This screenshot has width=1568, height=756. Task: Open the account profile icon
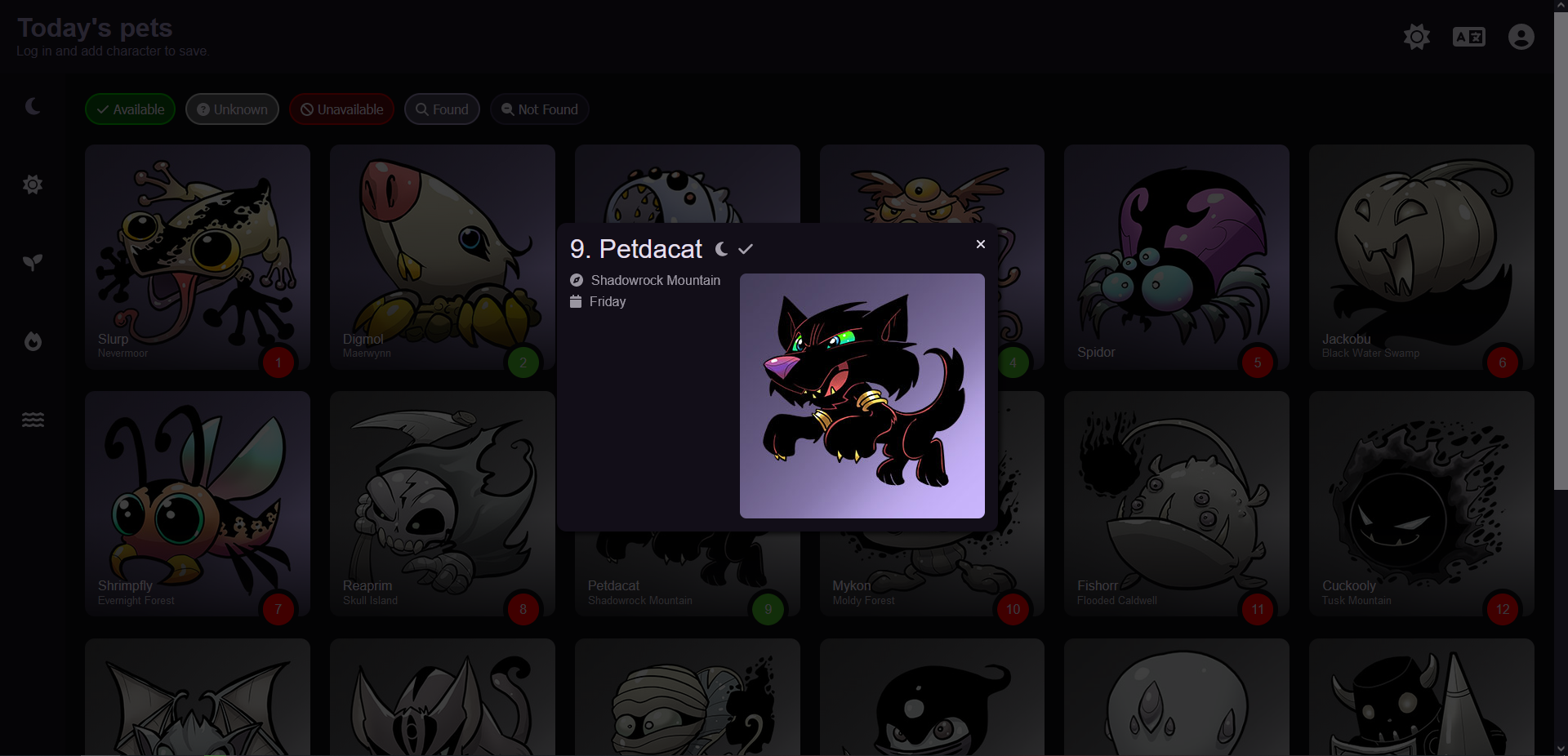(x=1521, y=37)
